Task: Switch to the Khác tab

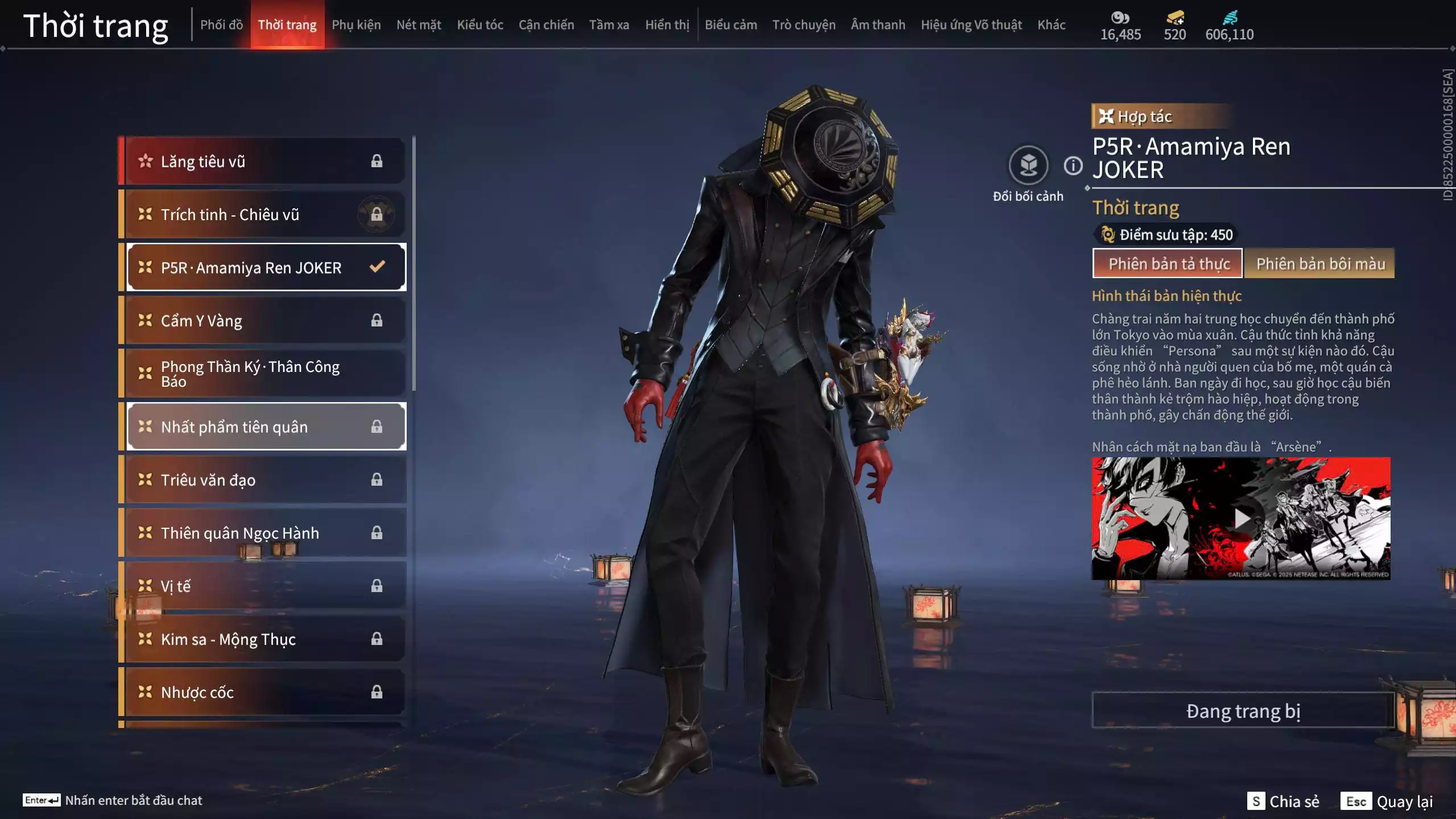Action: pos(1051,25)
